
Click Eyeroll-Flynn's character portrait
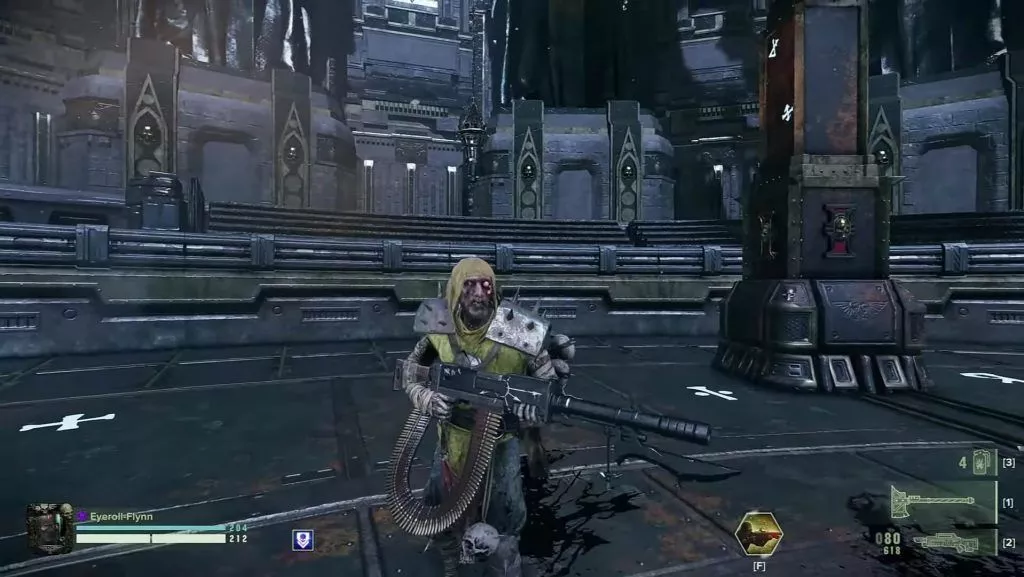pyautogui.click(x=49, y=528)
